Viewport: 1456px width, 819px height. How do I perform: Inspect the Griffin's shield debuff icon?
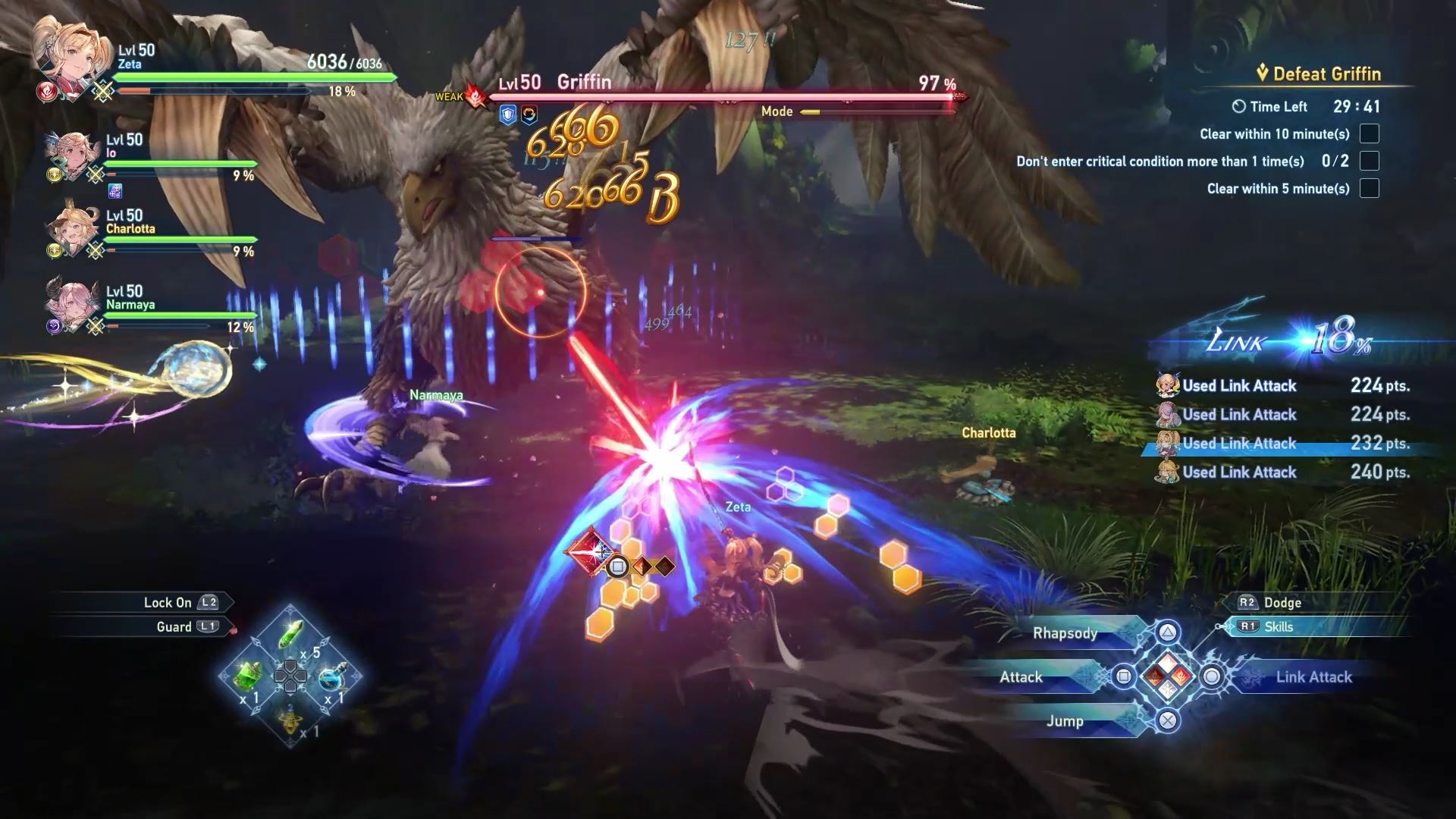507,115
